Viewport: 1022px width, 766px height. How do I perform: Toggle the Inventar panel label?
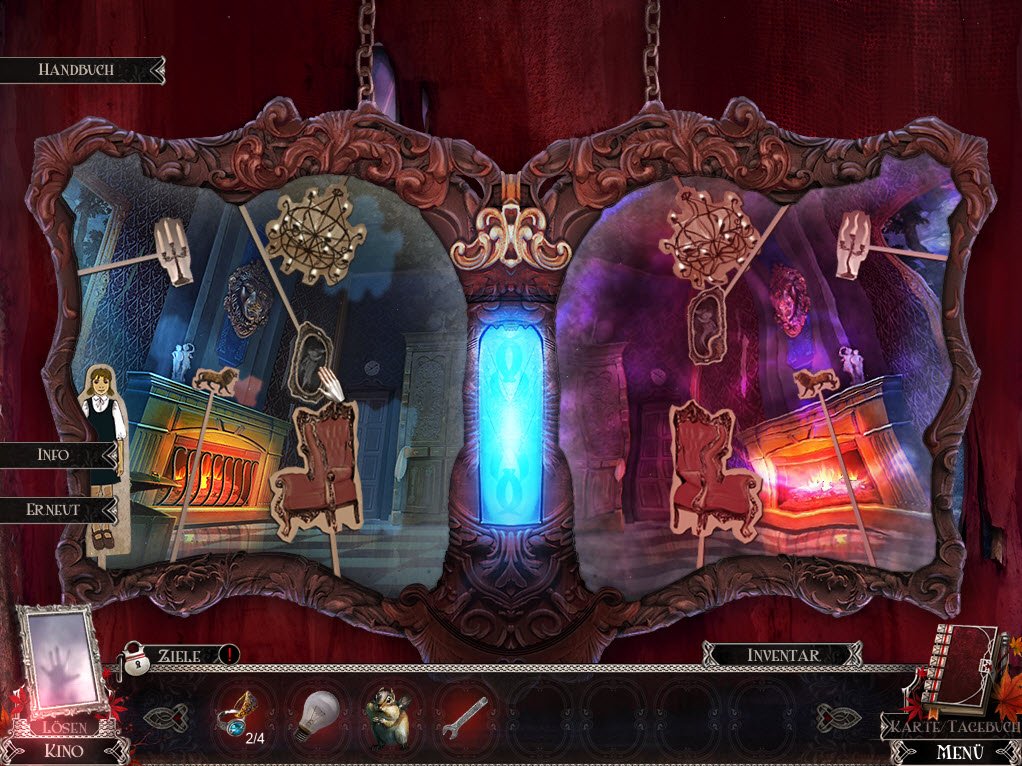[782, 656]
